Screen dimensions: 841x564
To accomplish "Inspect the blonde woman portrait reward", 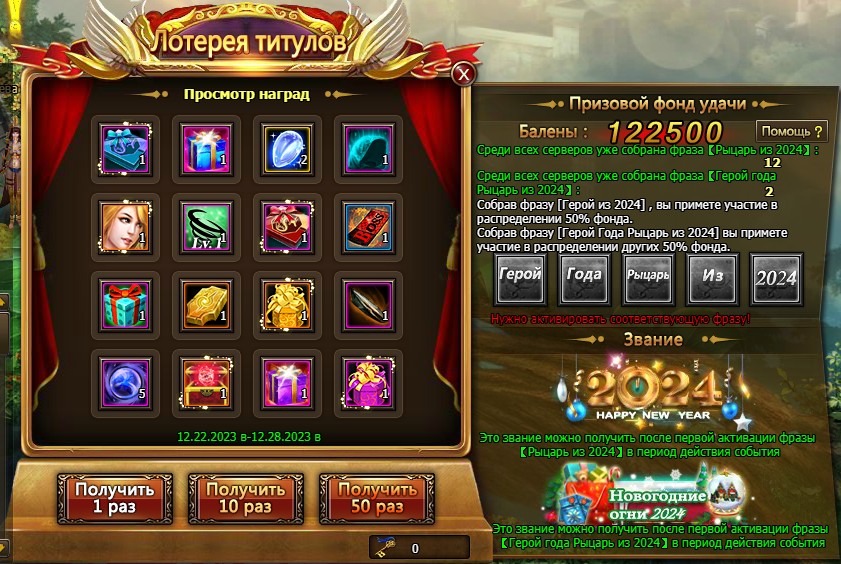I will (x=126, y=224).
